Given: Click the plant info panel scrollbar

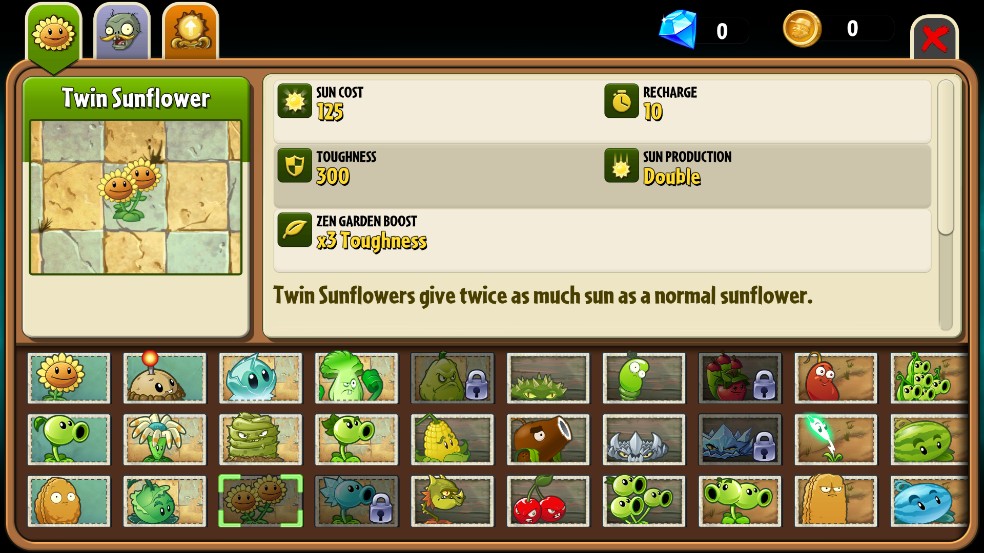Looking at the screenshot, I should [x=946, y=160].
